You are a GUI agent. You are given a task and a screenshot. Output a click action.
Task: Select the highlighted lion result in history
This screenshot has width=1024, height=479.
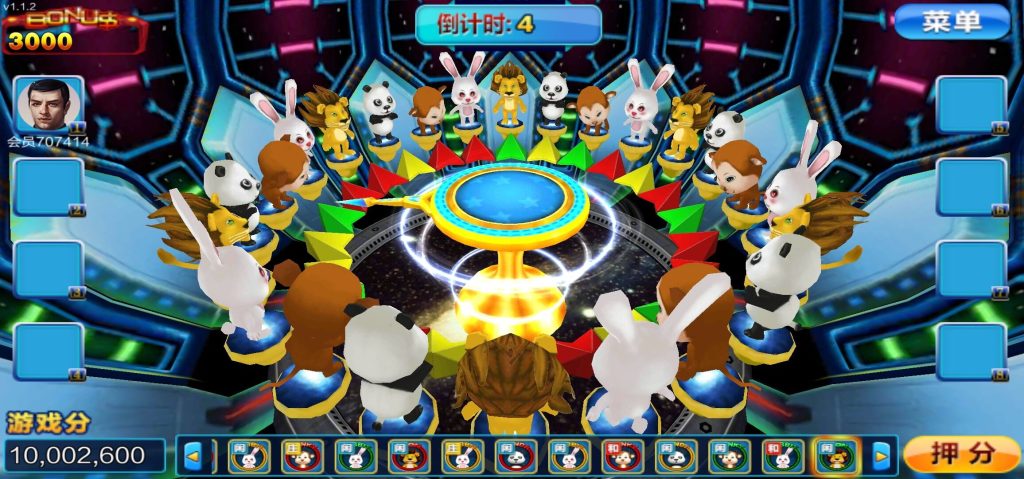pos(836,456)
